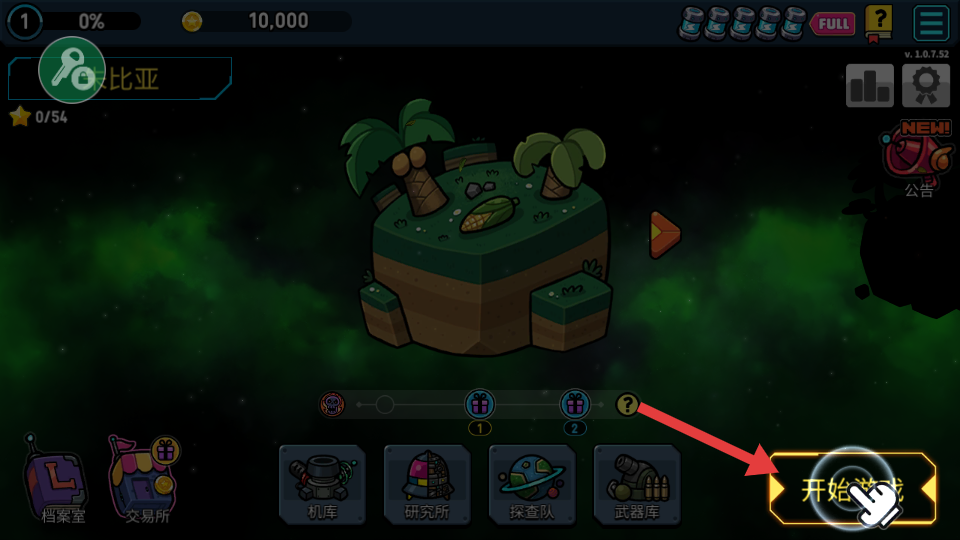
Task: Open the 探查队 expedition team
Action: tap(532, 486)
